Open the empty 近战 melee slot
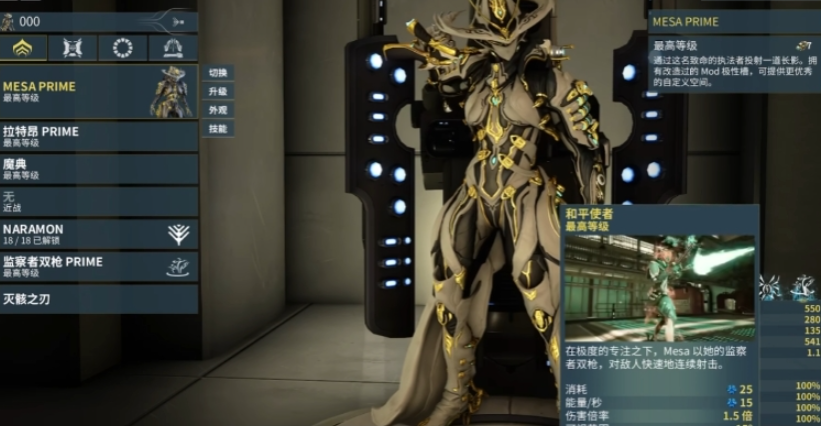The height and width of the screenshot is (426, 821). pyautogui.click(x=99, y=201)
